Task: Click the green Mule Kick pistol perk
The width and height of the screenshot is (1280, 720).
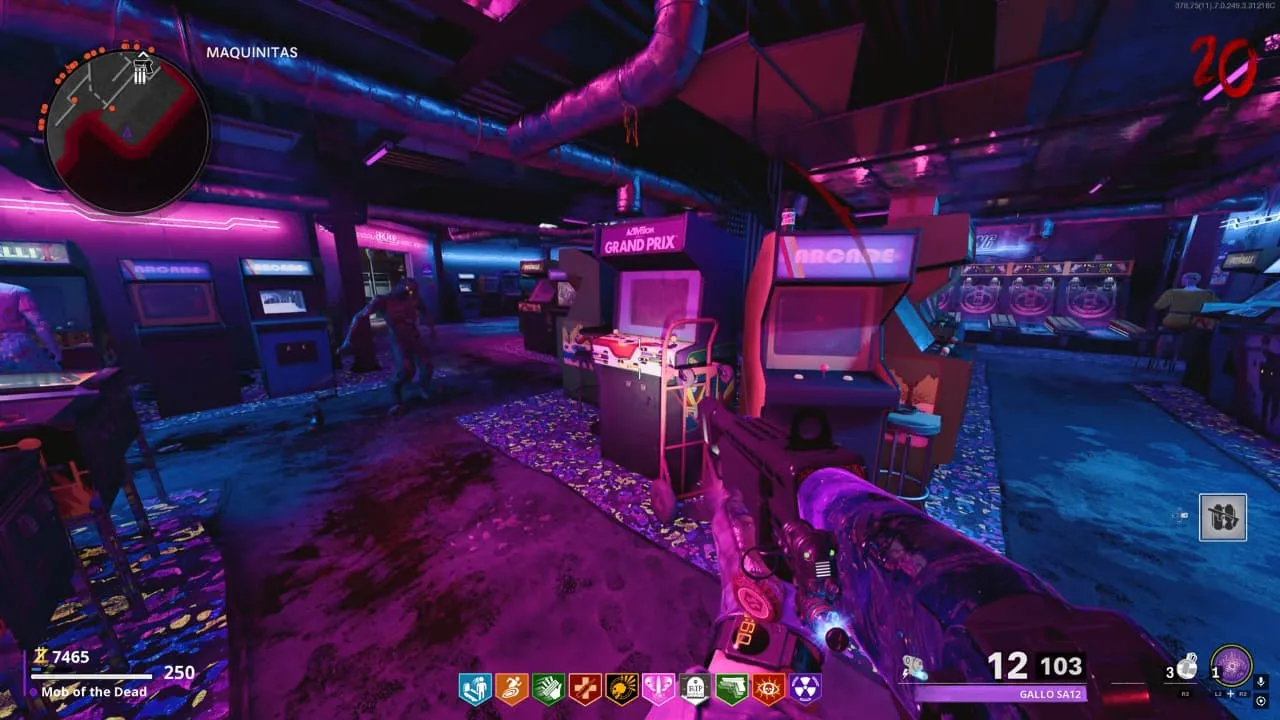Action: tap(732, 689)
